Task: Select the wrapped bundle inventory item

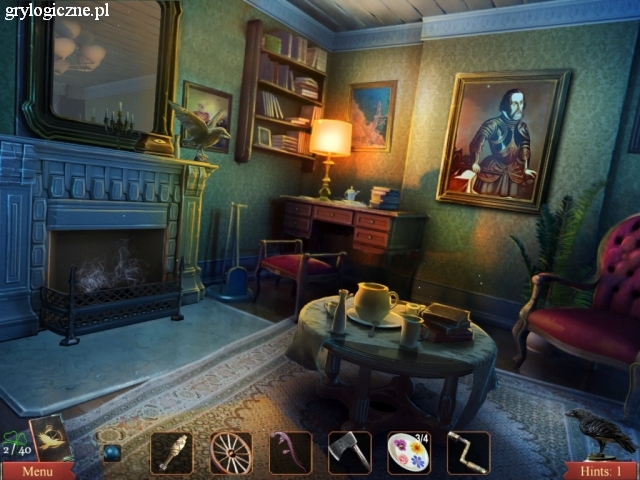Action: point(171,453)
